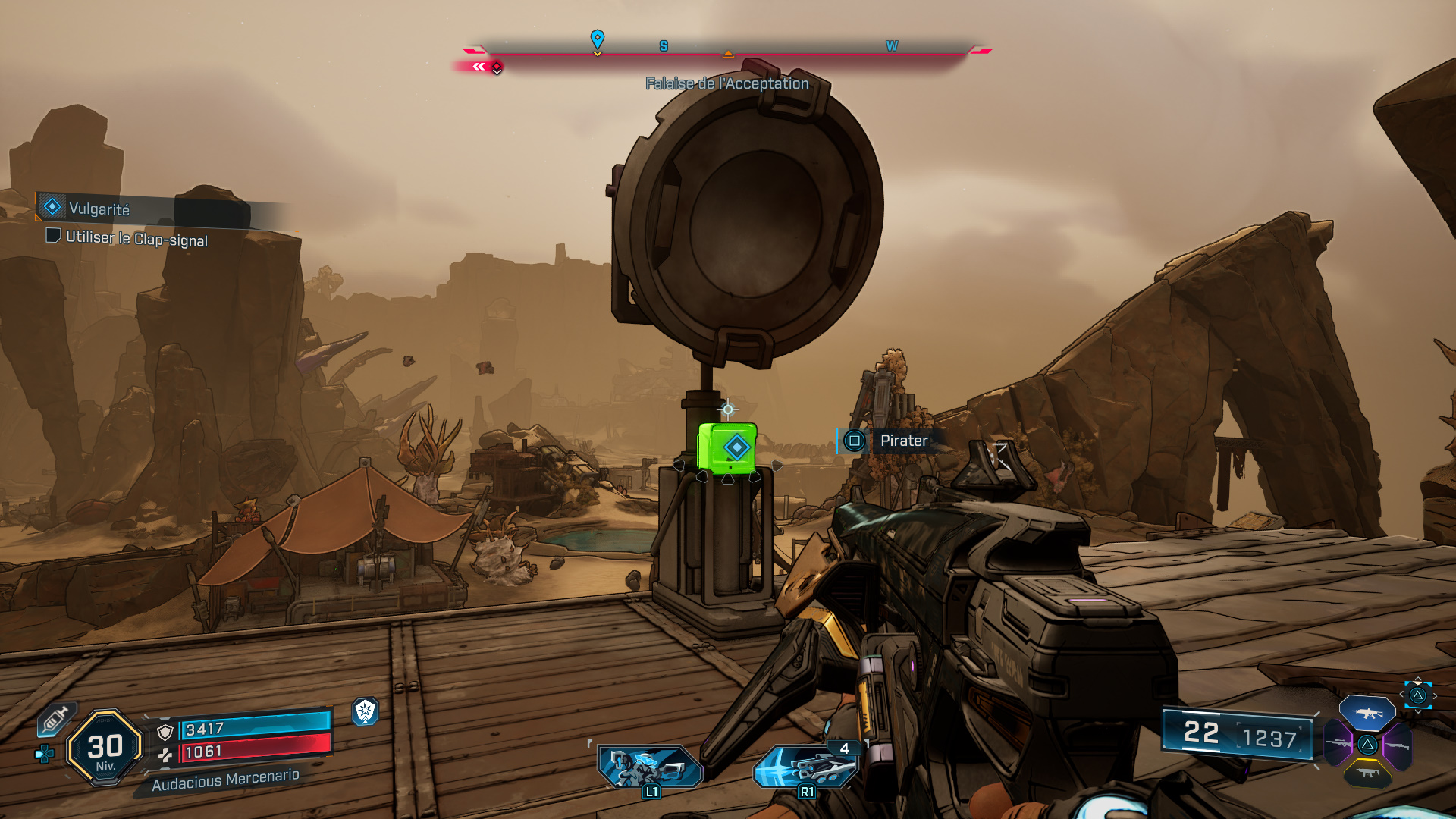1456x819 pixels.
Task: Expand the chevron below the weapon swap indicator
Action: 1419,711
